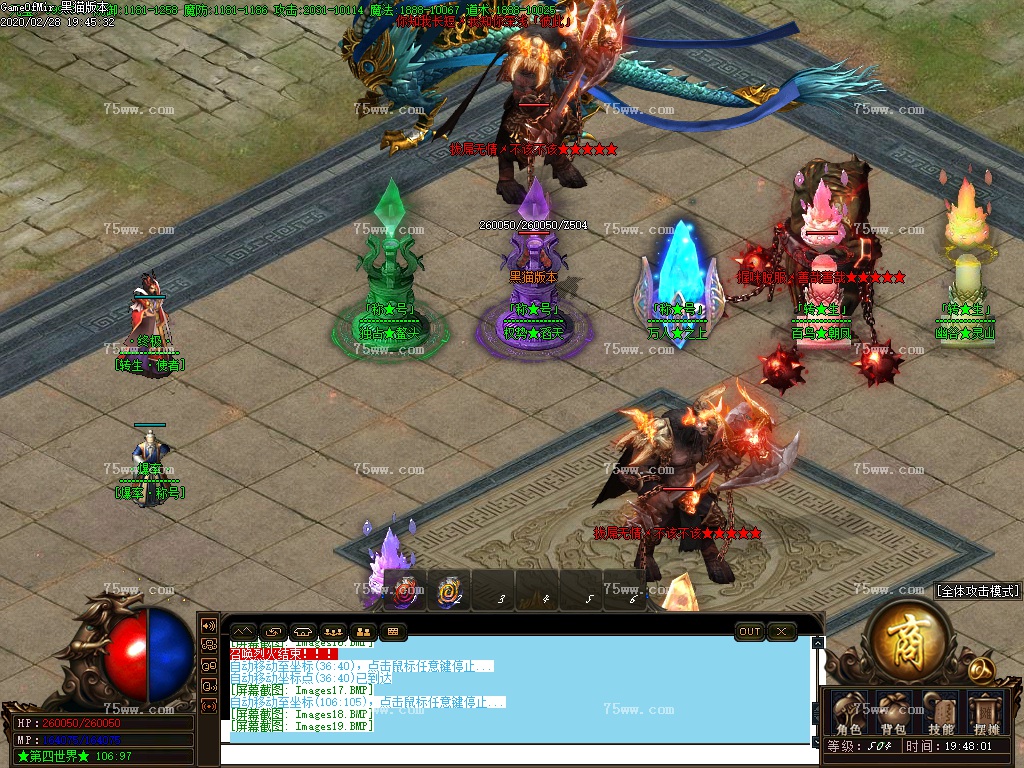Screen dimensions: 1024x768
Task: Click the two-people button on chat toolbar
Action: (363, 632)
